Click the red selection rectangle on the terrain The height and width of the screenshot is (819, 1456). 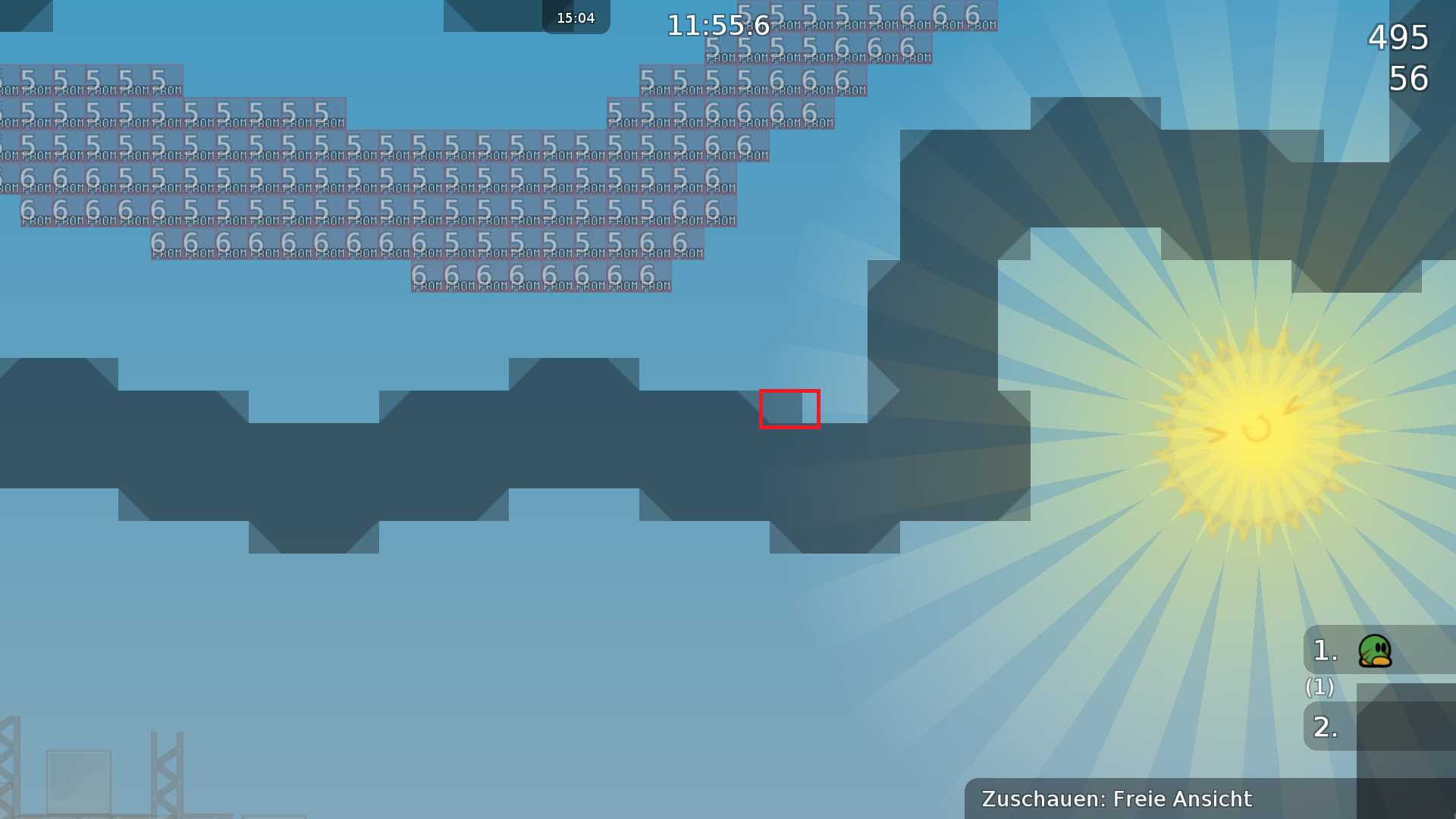click(x=789, y=408)
